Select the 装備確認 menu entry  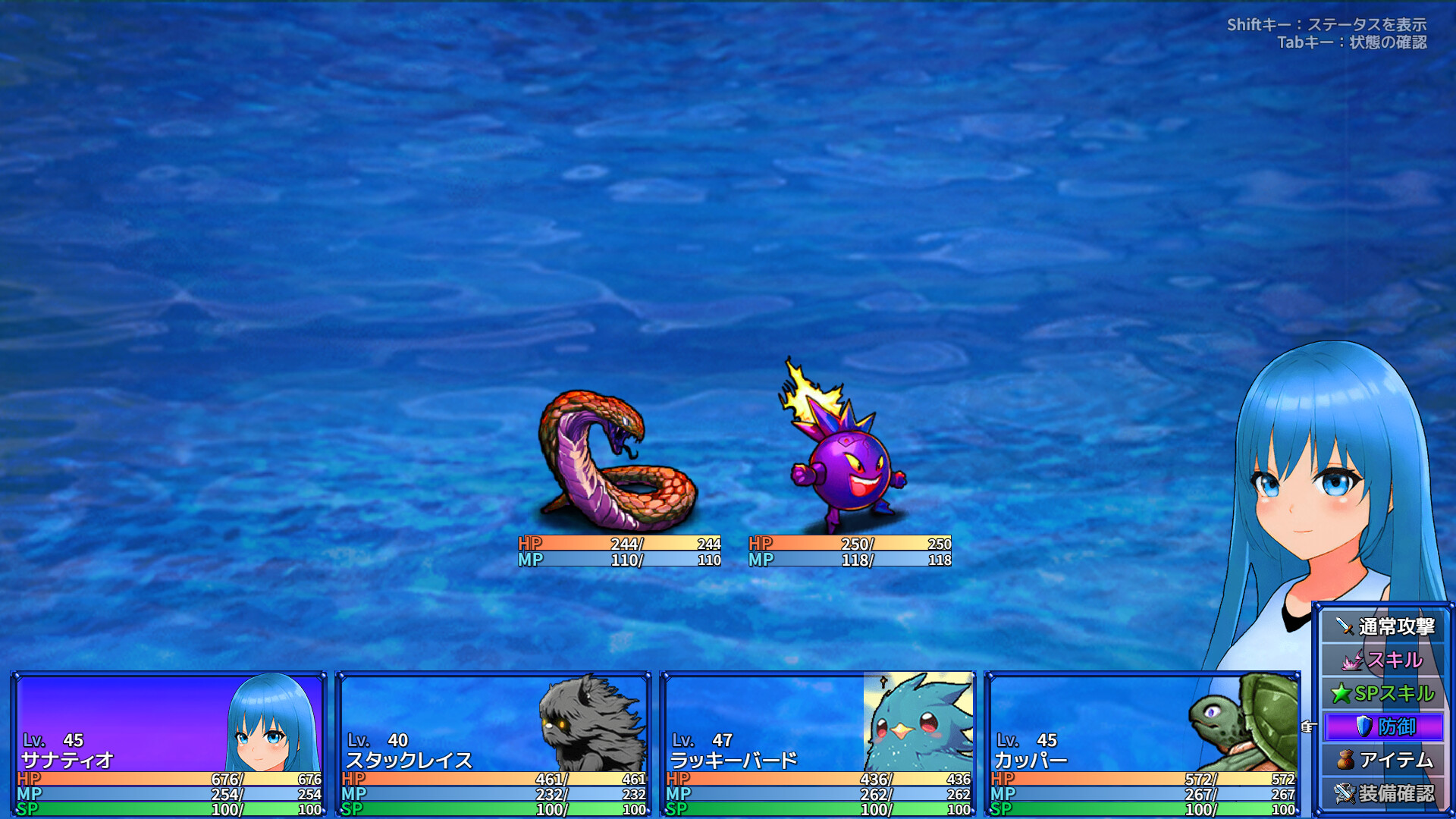point(1399,791)
